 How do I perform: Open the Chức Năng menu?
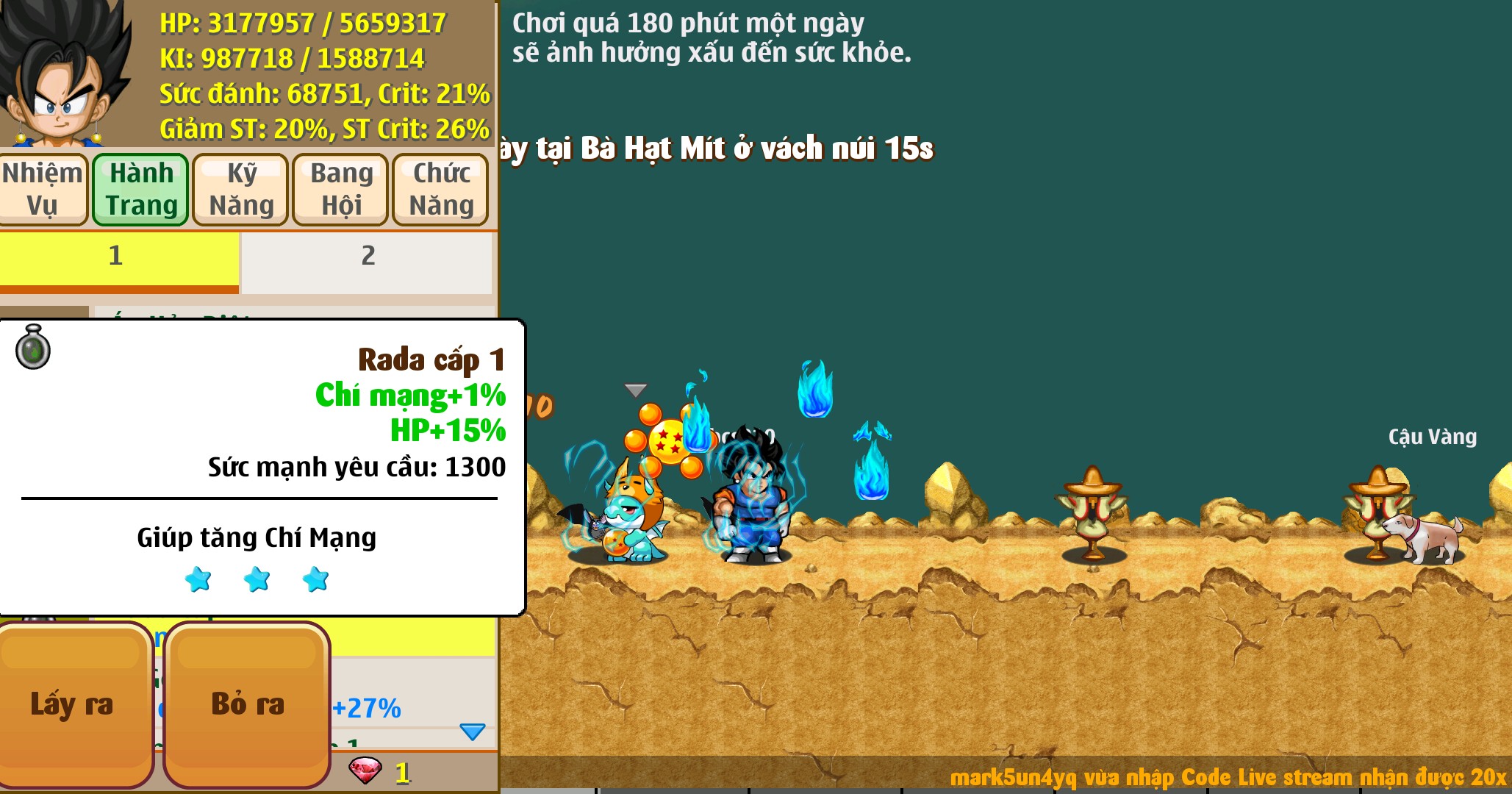pos(440,189)
